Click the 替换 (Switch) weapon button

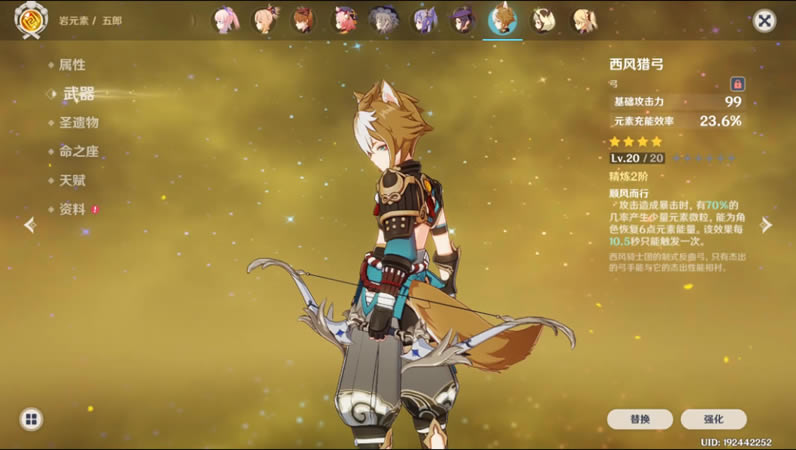pos(640,419)
